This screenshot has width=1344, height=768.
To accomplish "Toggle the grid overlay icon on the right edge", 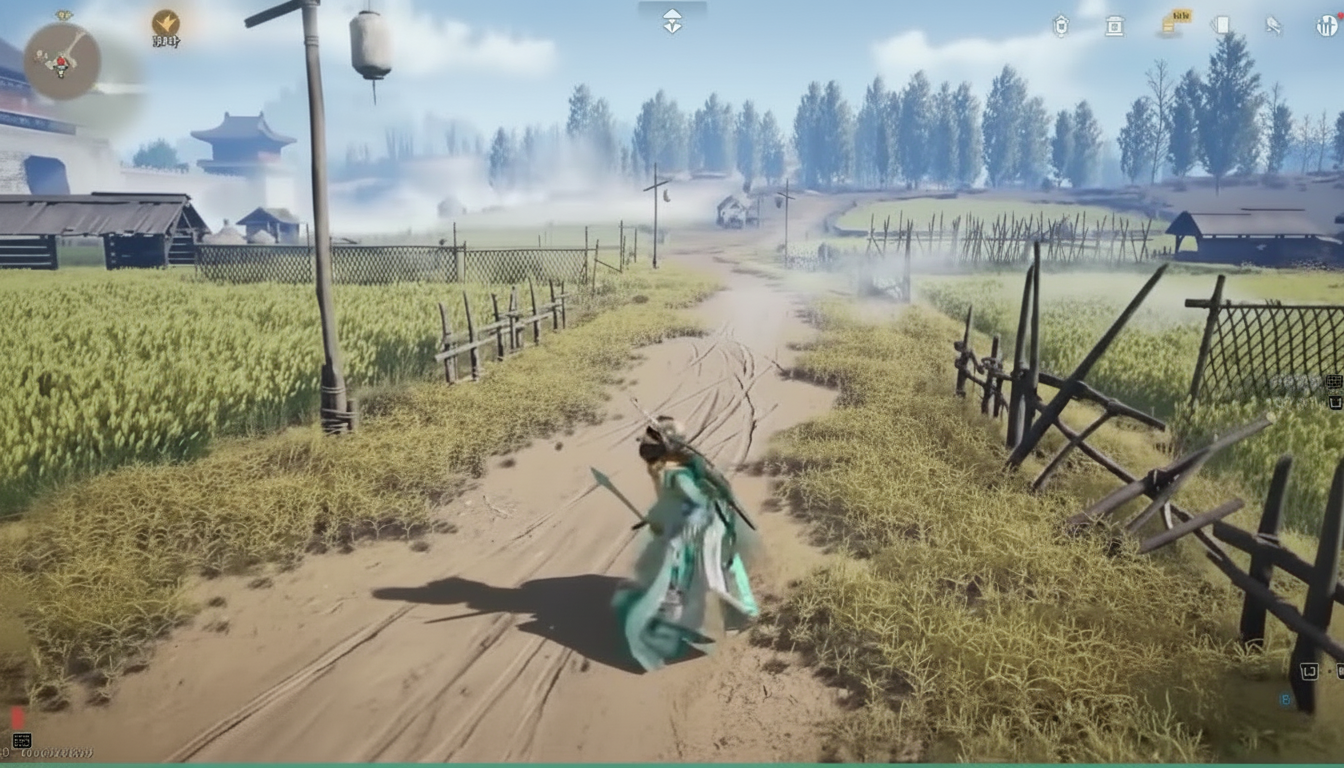I will [x=1334, y=383].
